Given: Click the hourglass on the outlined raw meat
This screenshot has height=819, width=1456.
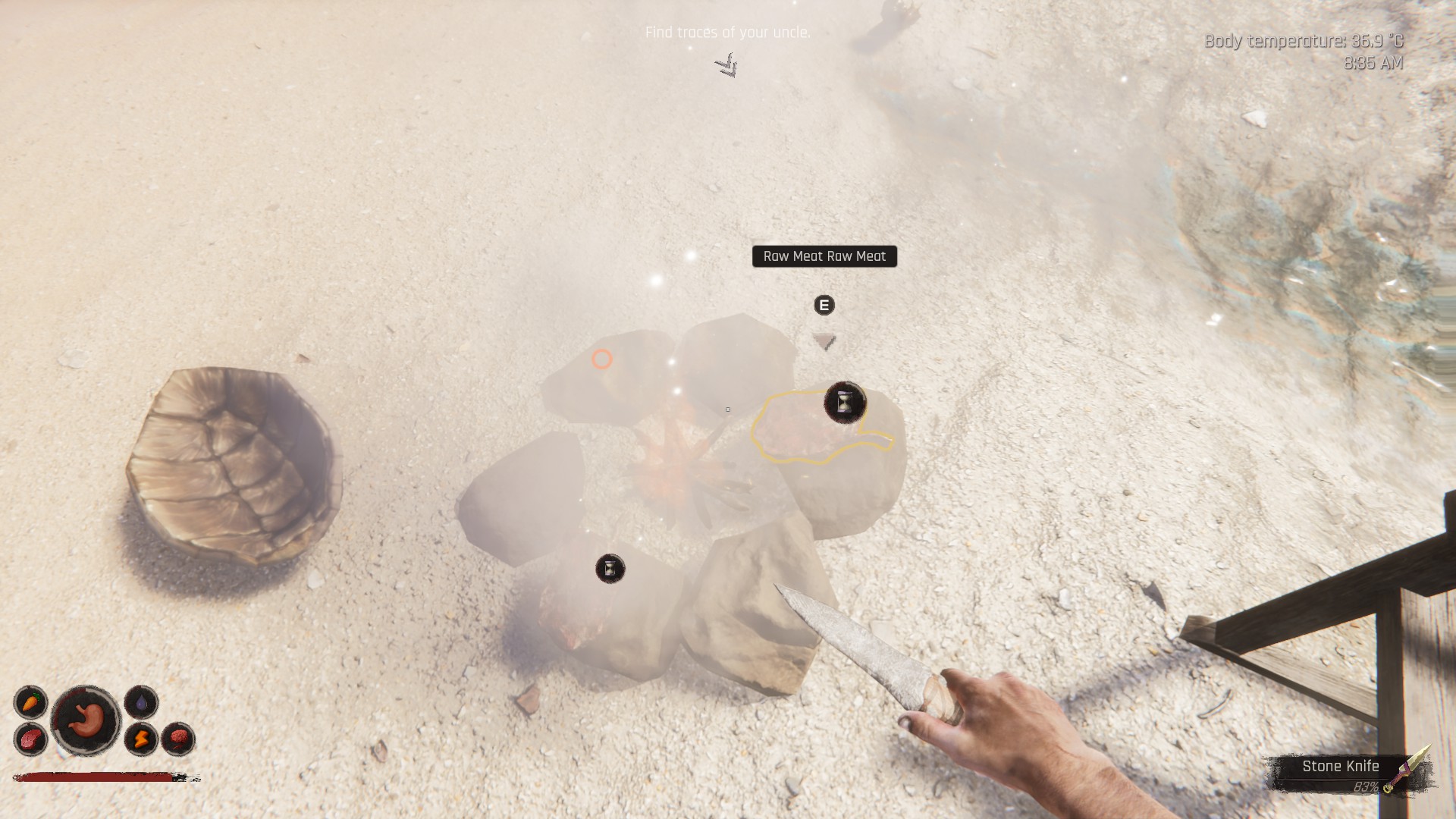Looking at the screenshot, I should 845,402.
